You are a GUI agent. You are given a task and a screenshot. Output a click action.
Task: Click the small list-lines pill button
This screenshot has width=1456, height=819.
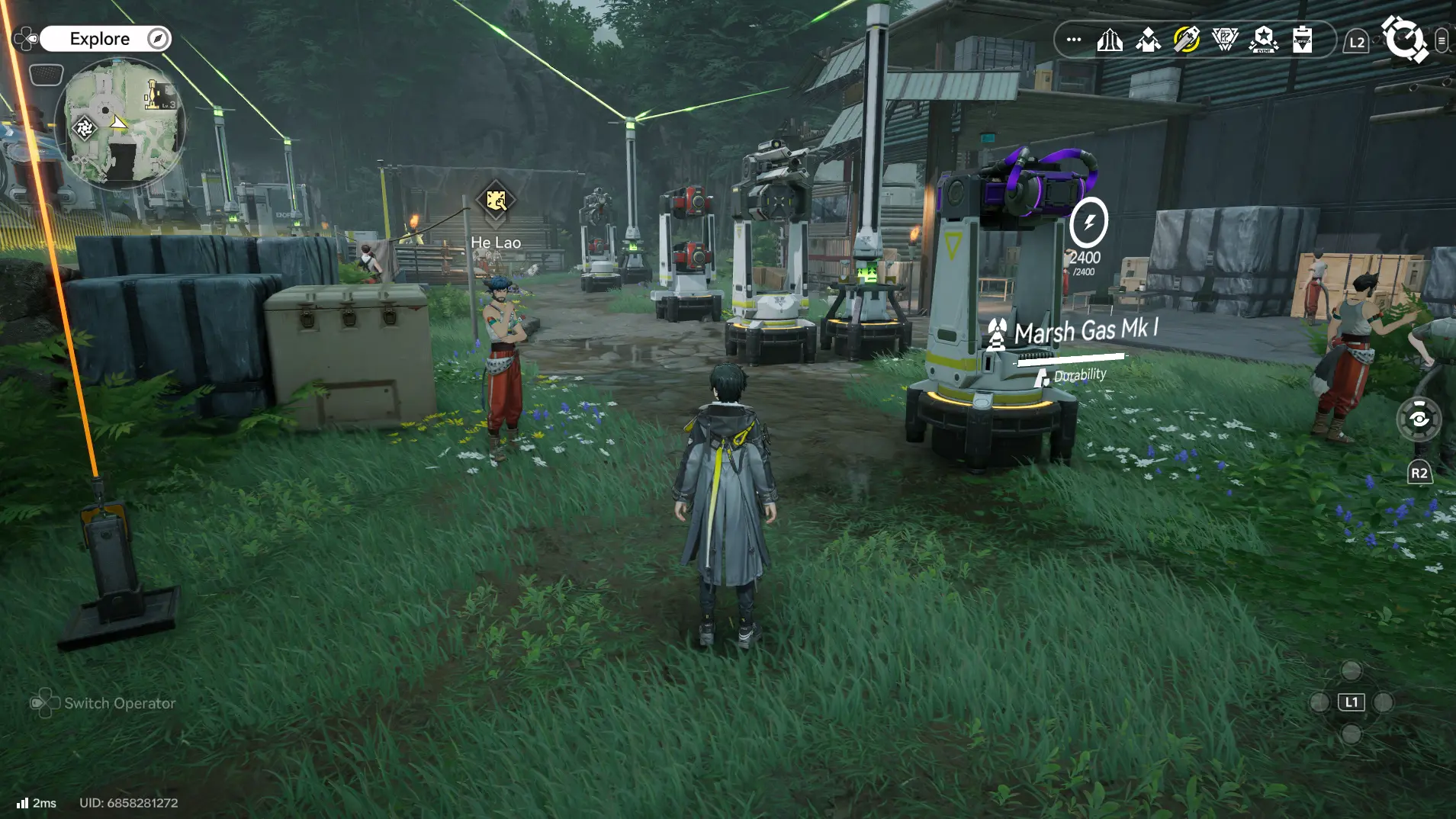pos(1442,40)
